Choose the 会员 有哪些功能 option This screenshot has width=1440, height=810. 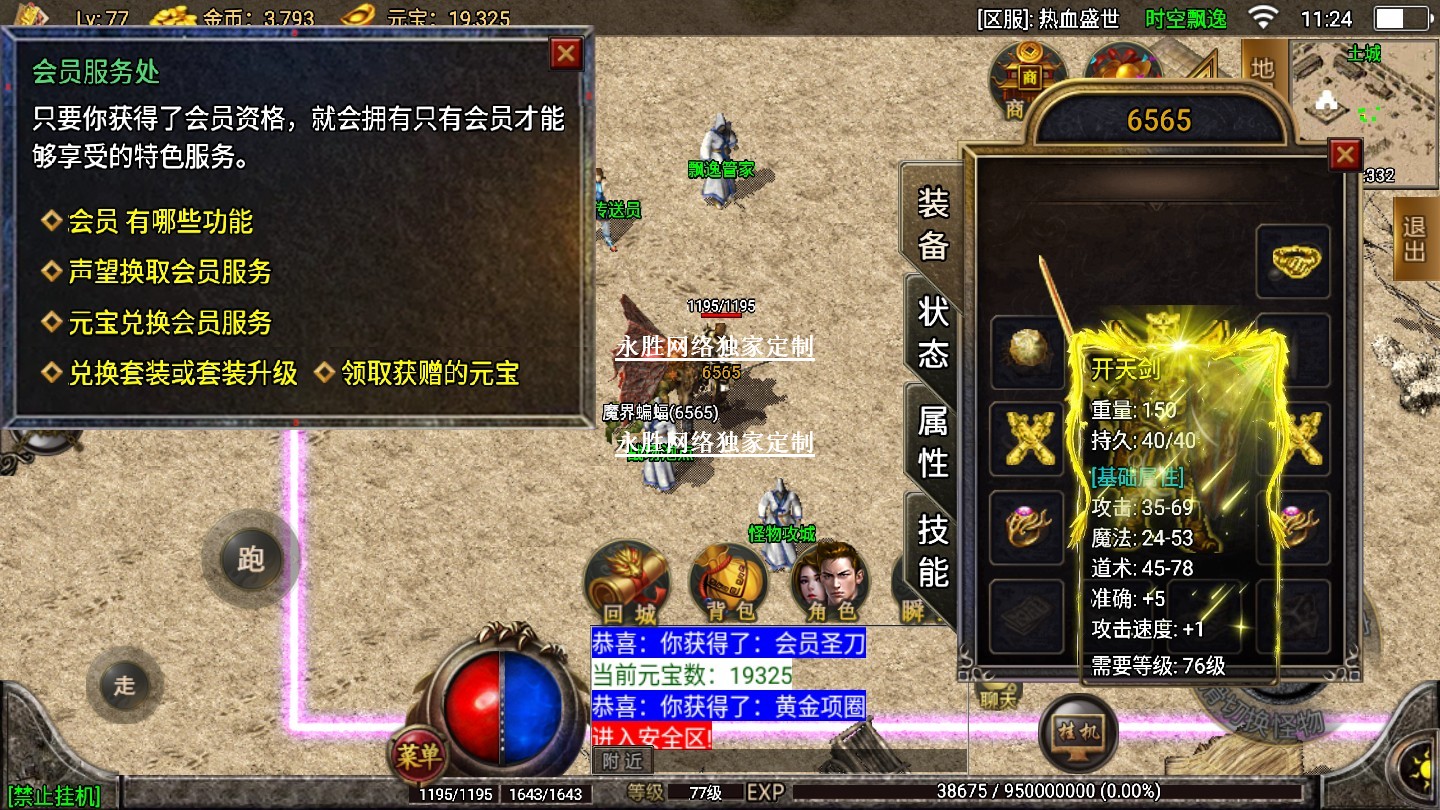160,221
